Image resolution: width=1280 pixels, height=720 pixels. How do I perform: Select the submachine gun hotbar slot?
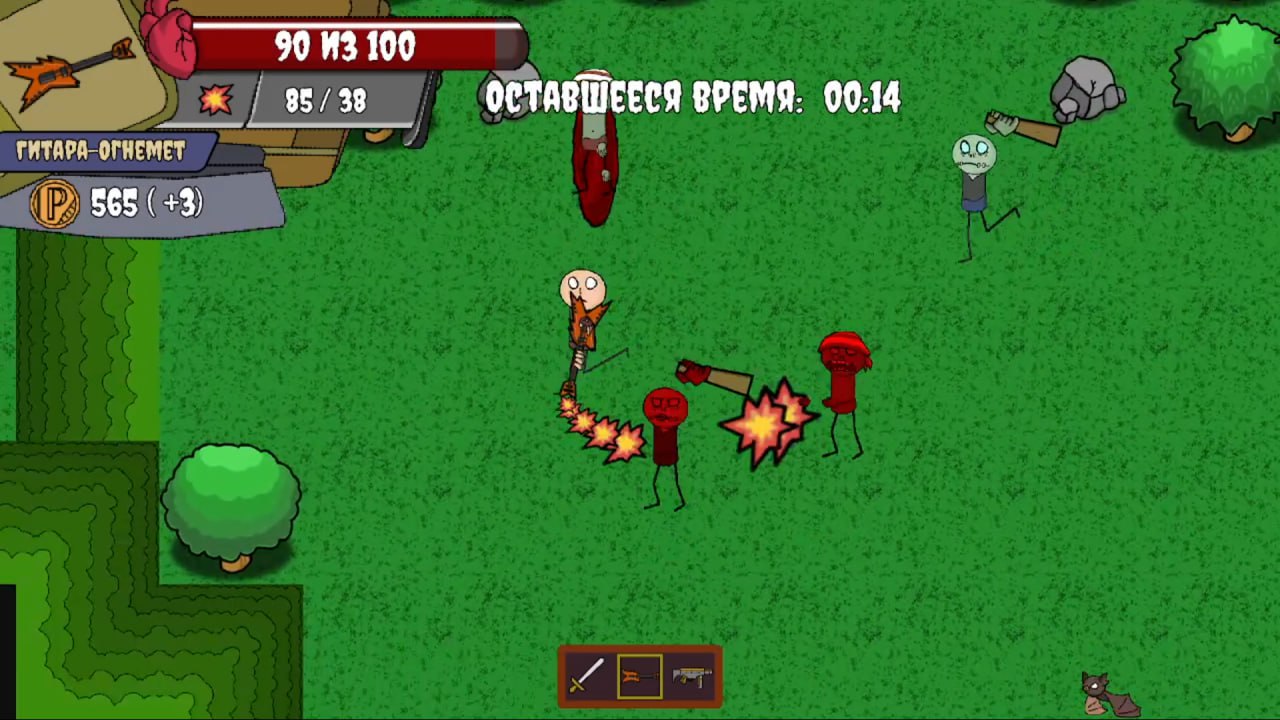tap(692, 676)
